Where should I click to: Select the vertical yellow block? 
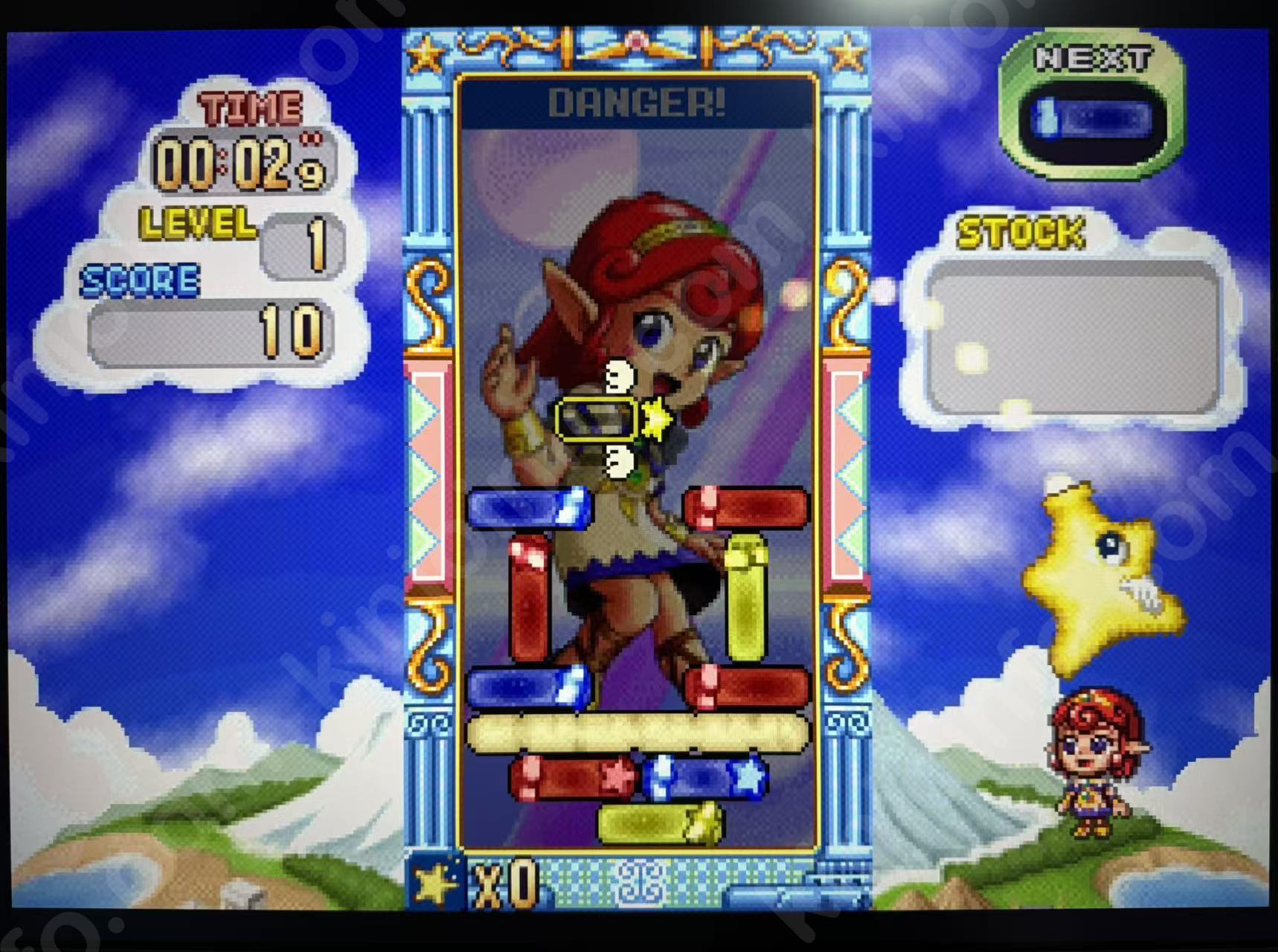746,597
